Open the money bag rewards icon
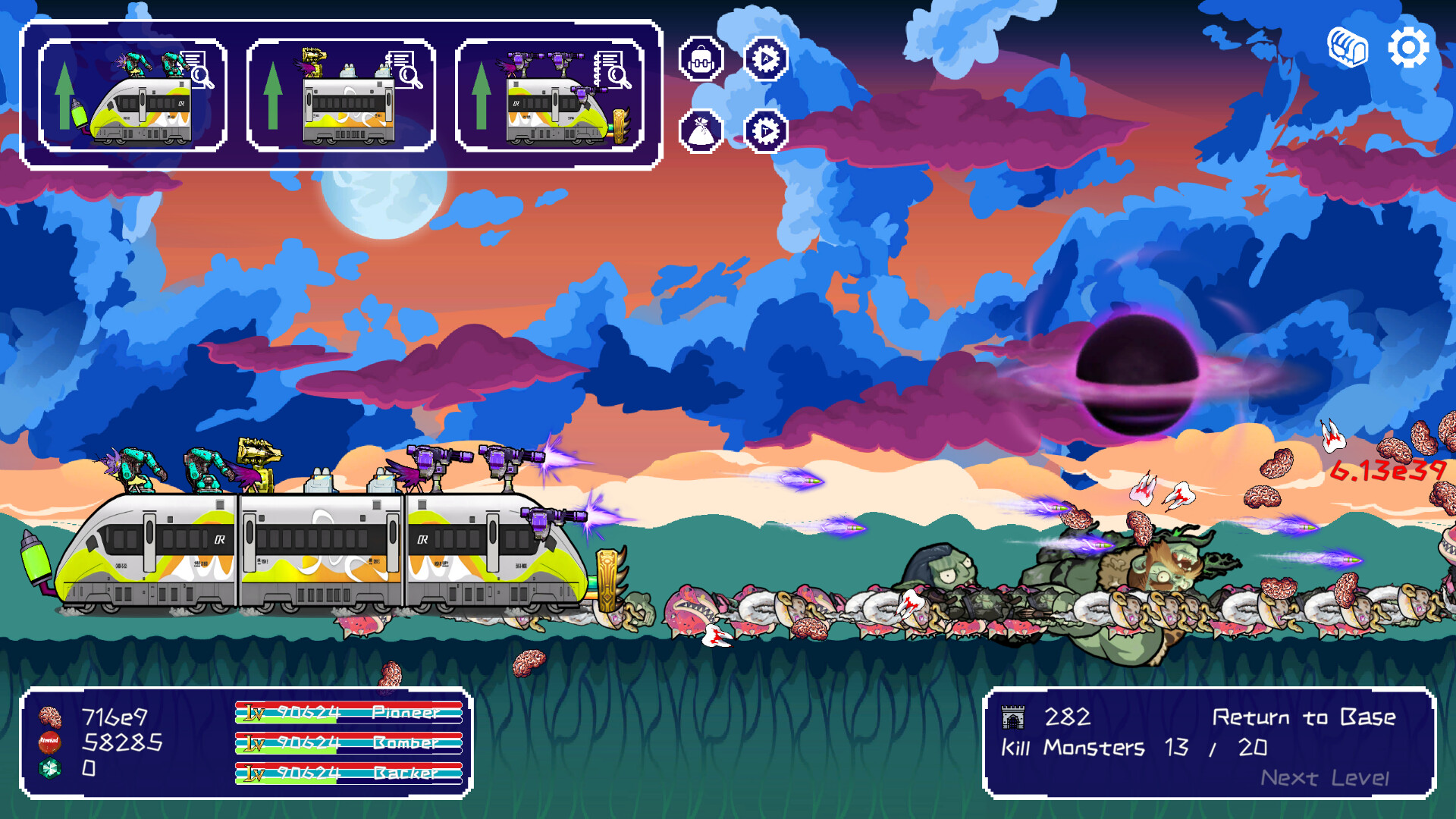 point(701,130)
